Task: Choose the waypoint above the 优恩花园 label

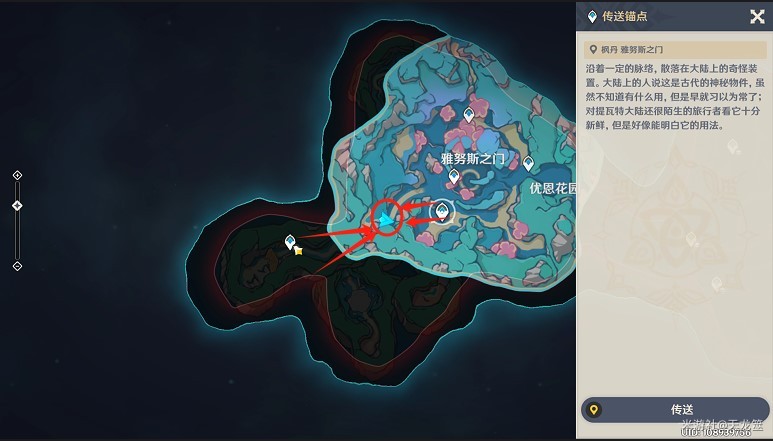Action: (529, 164)
